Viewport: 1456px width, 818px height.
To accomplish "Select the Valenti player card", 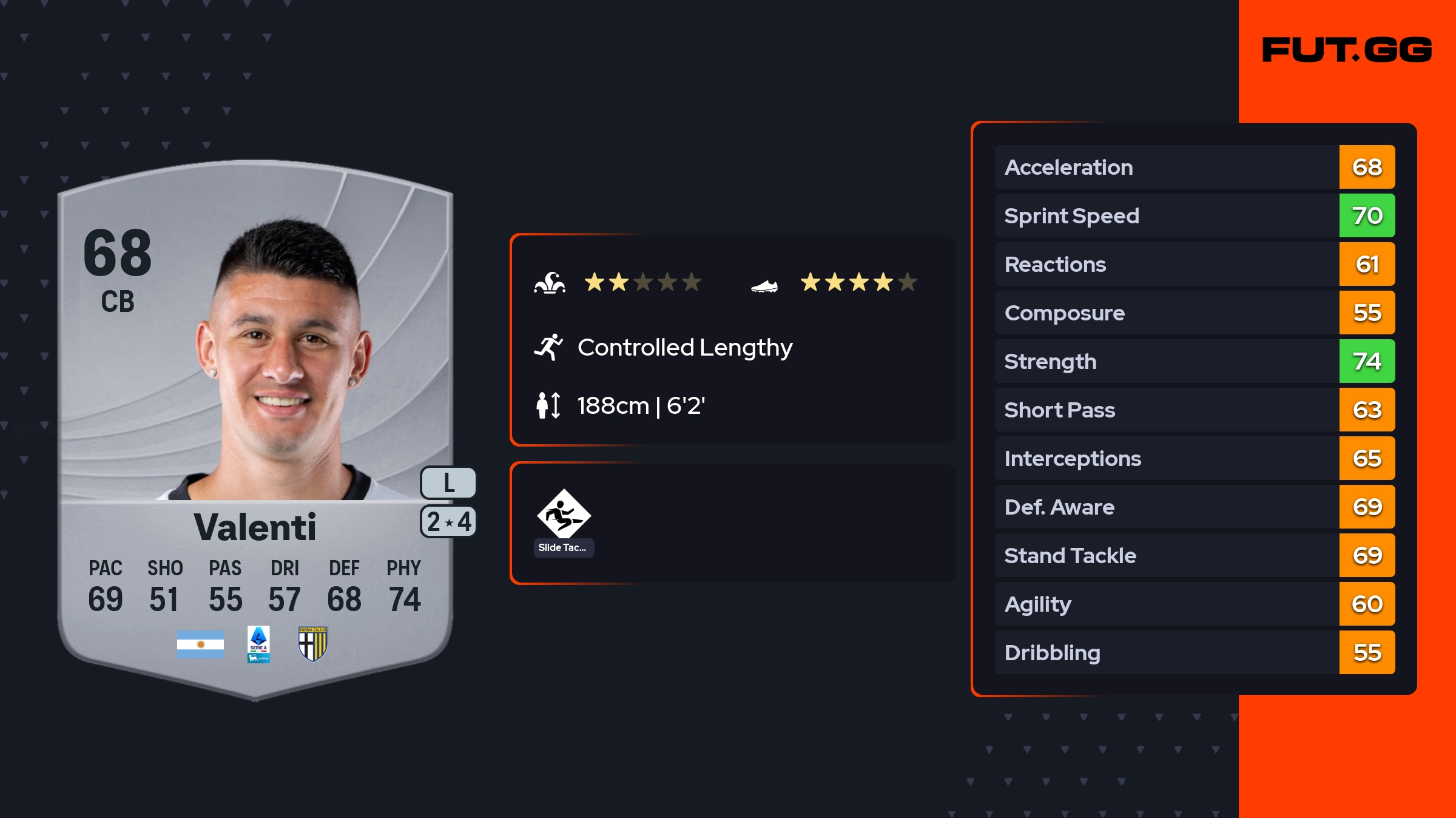I will click(x=255, y=425).
